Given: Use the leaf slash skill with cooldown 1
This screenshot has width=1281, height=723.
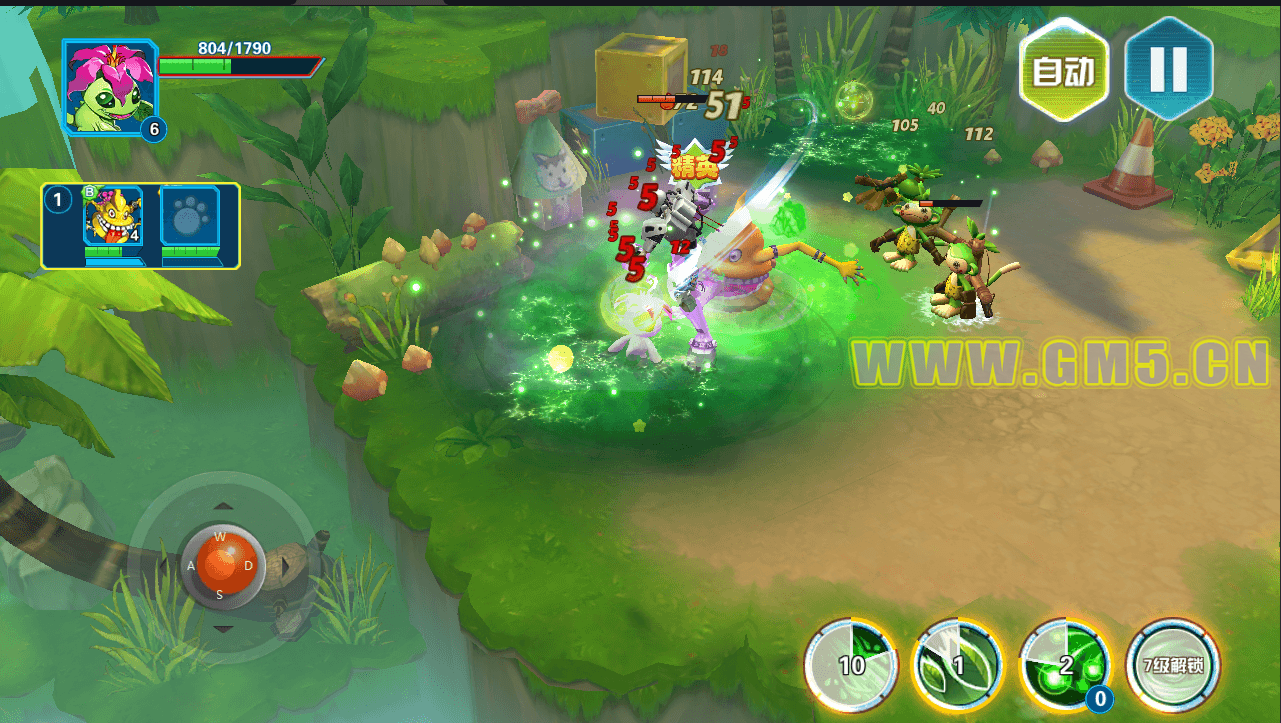Looking at the screenshot, I should coord(958,666).
